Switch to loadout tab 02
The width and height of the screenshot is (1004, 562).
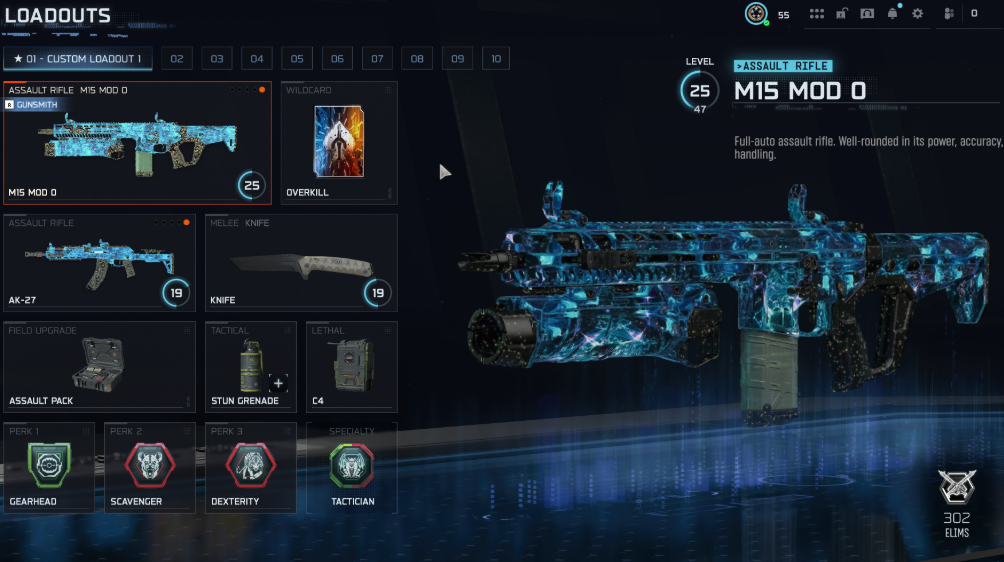click(177, 59)
